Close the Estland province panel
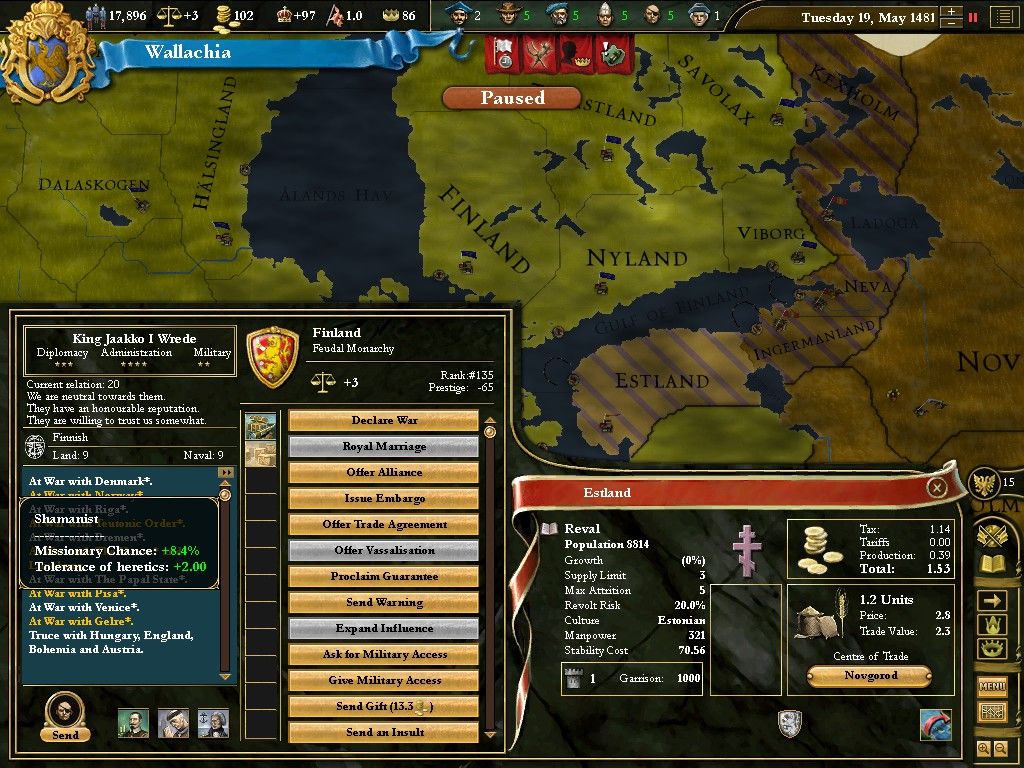This screenshot has height=768, width=1024. point(936,487)
